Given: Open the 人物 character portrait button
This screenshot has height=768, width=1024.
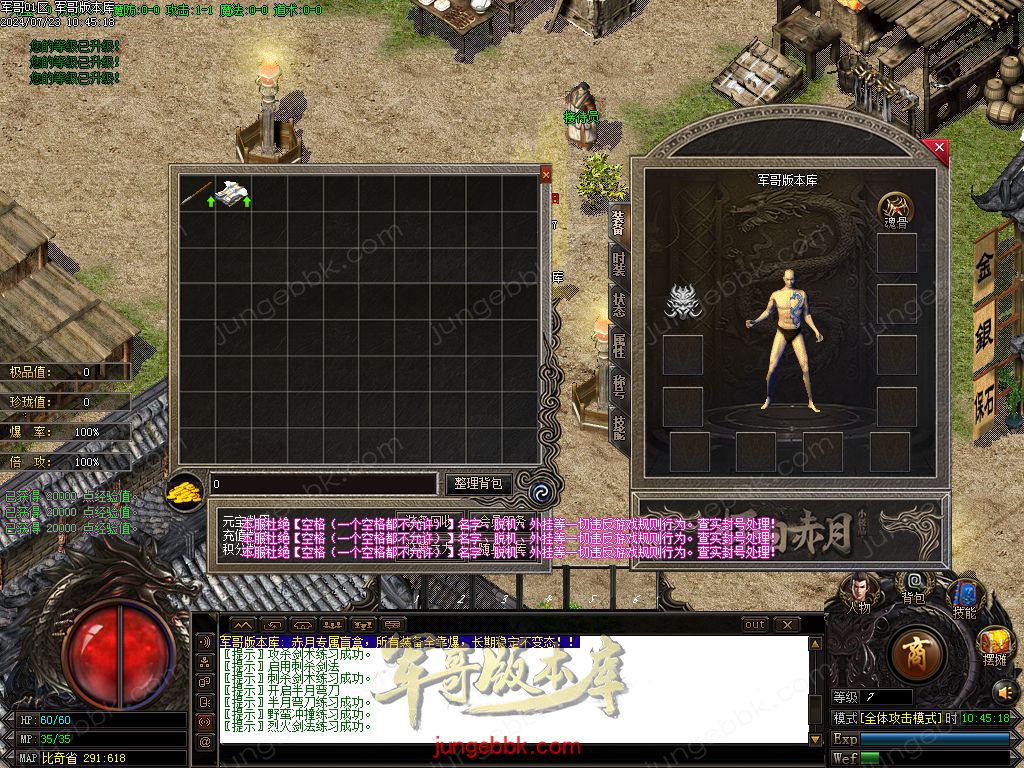Looking at the screenshot, I should point(859,590).
